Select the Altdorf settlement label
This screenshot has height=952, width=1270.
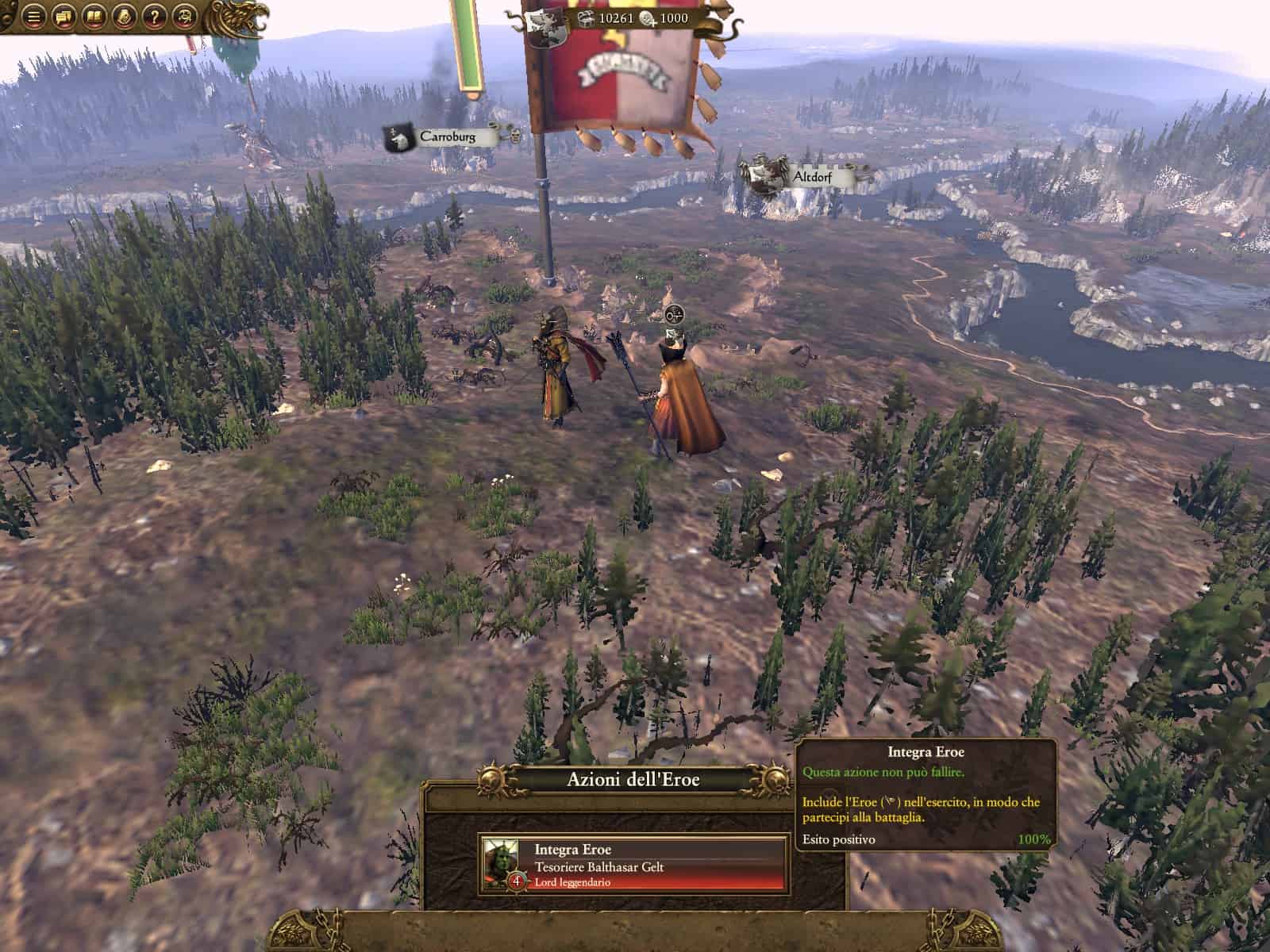click(810, 177)
